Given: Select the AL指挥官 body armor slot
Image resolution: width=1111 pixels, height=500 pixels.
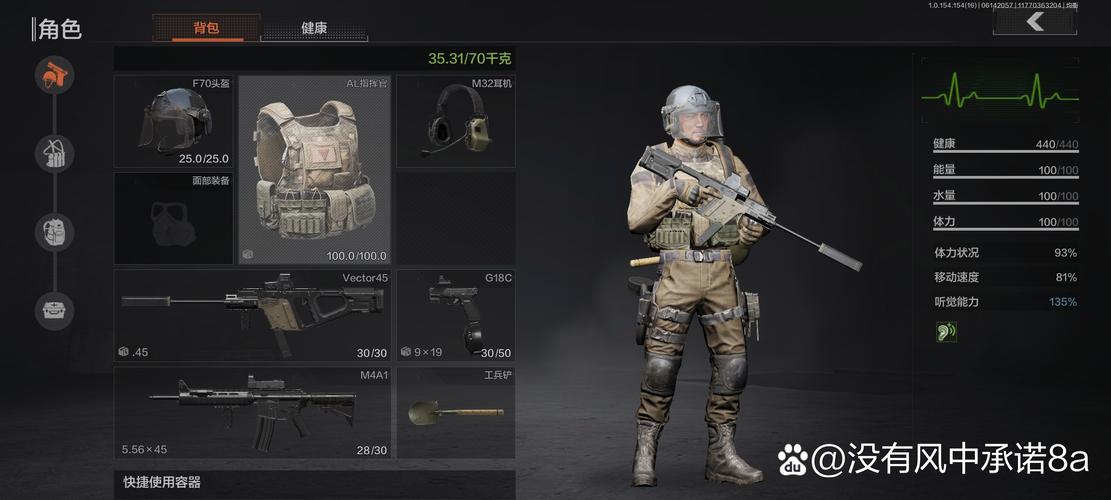Looking at the screenshot, I should tap(314, 169).
